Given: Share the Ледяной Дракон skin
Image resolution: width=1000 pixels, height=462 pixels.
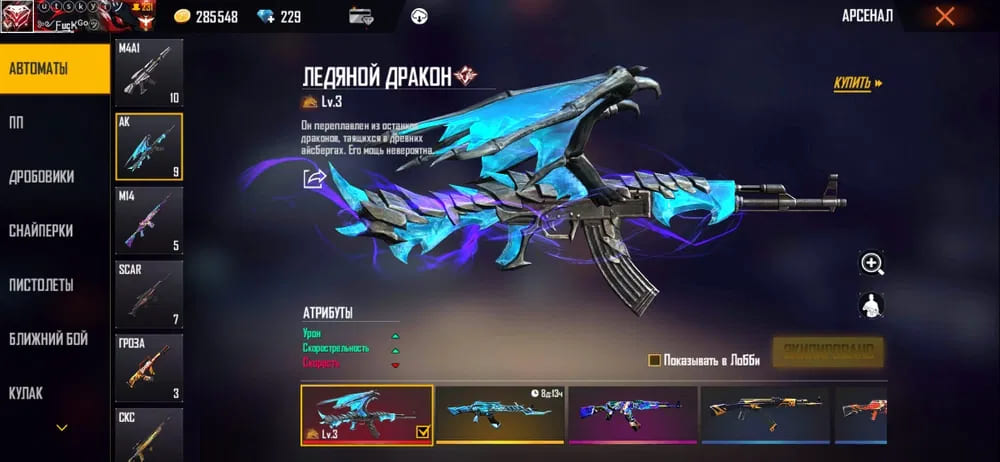Looking at the screenshot, I should coord(315,179).
